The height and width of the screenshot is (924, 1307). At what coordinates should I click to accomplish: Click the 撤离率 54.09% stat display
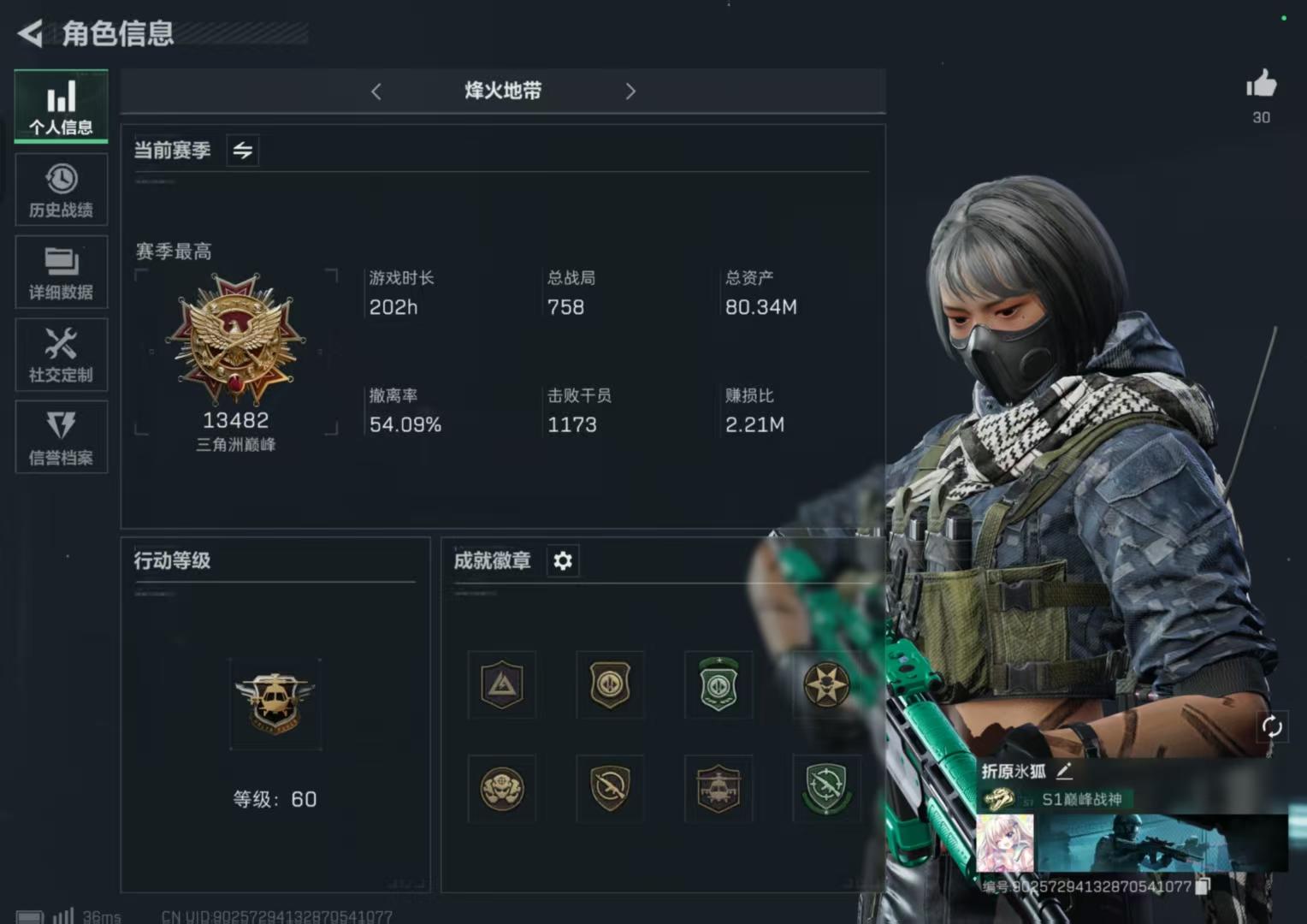(x=404, y=411)
